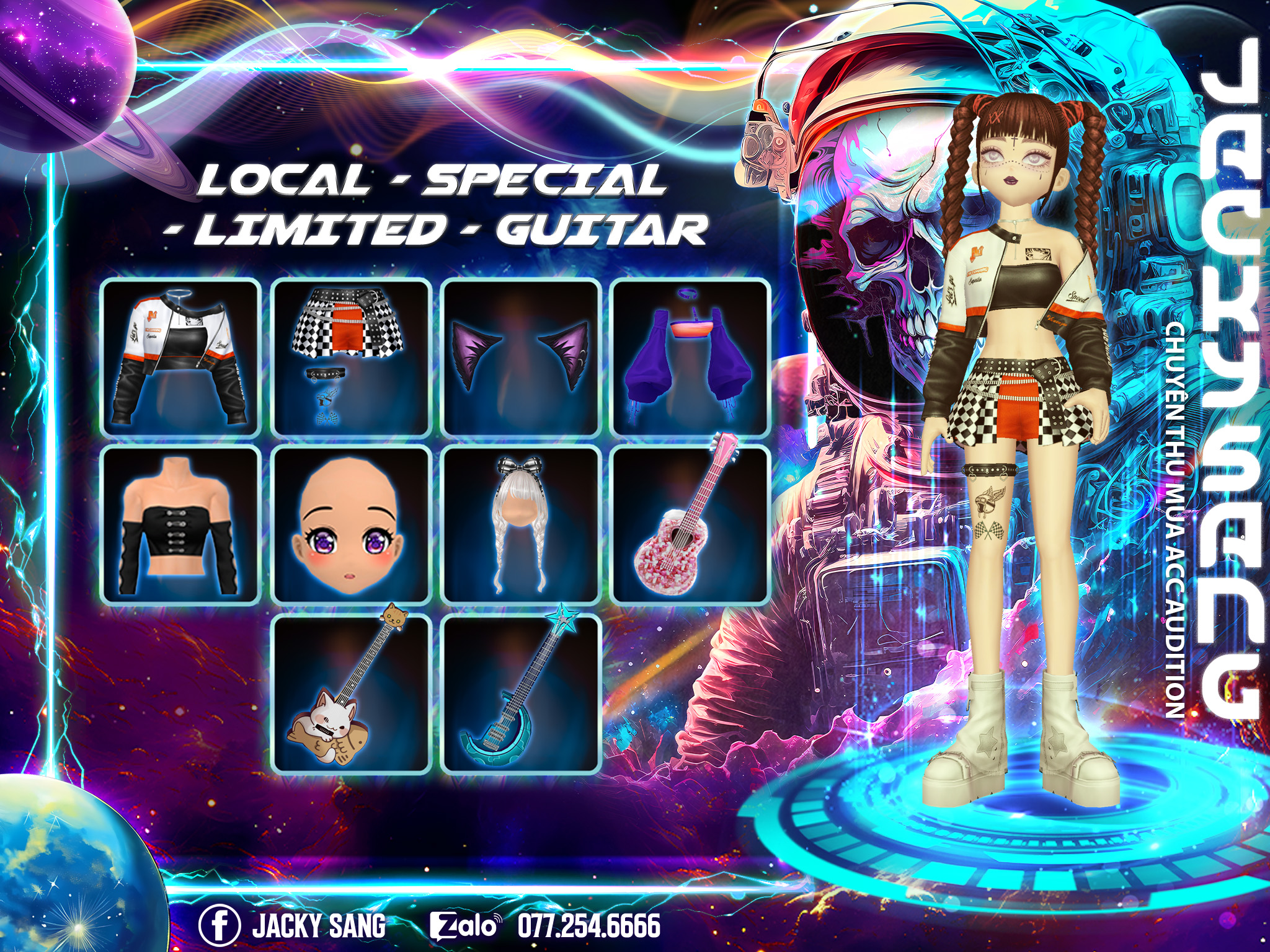Choose the checkered skirt item tile
This screenshot has width=1270, height=952.
point(351,358)
